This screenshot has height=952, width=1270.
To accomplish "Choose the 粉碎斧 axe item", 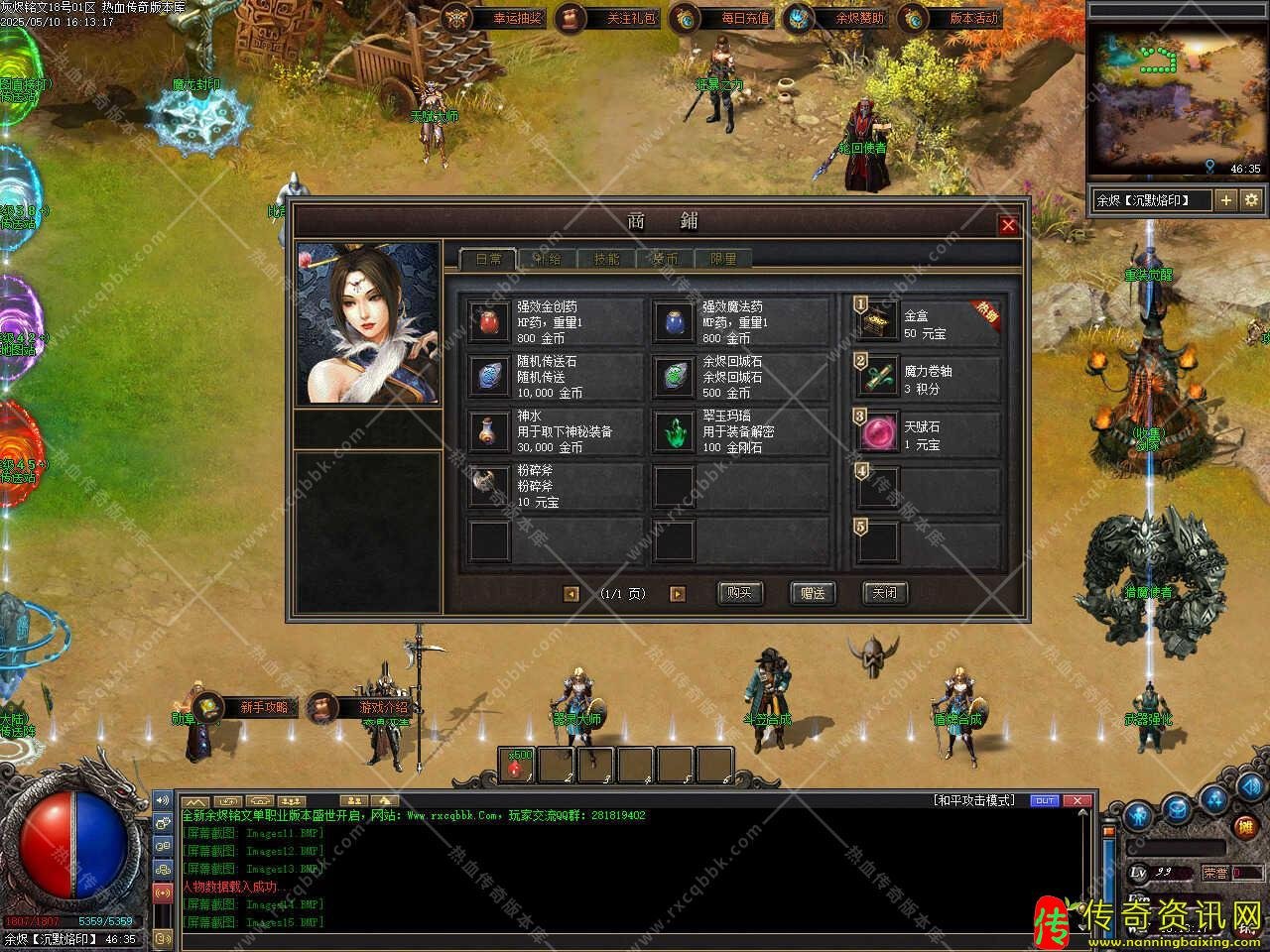I will point(490,486).
